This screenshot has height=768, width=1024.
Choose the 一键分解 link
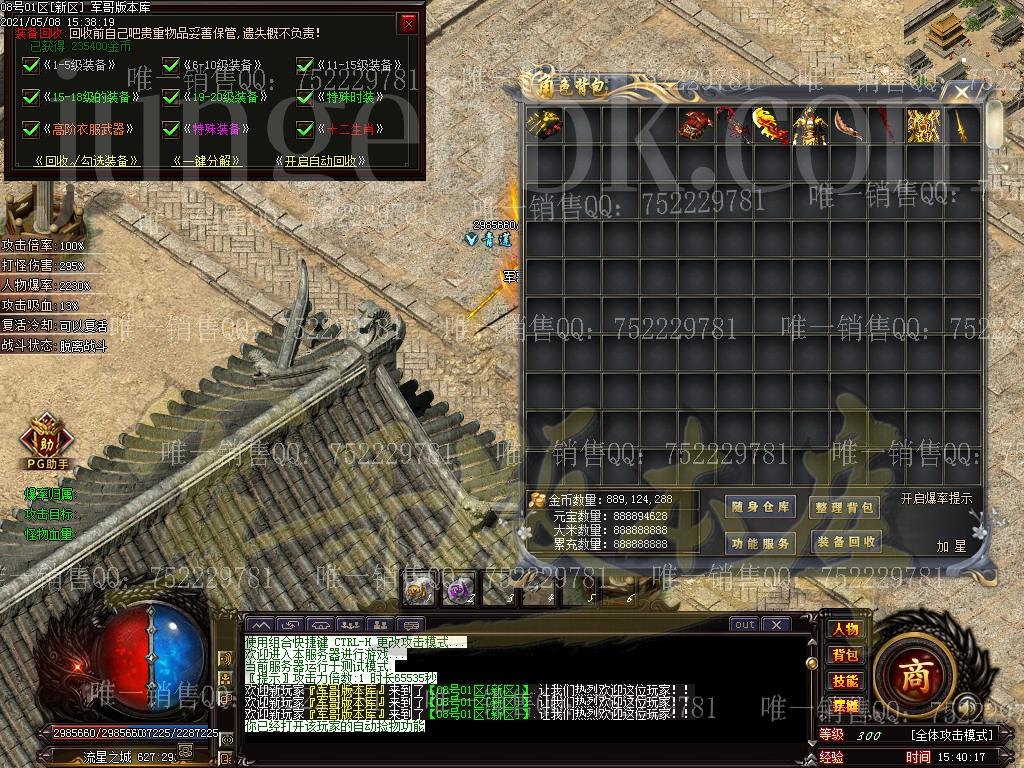tap(206, 160)
